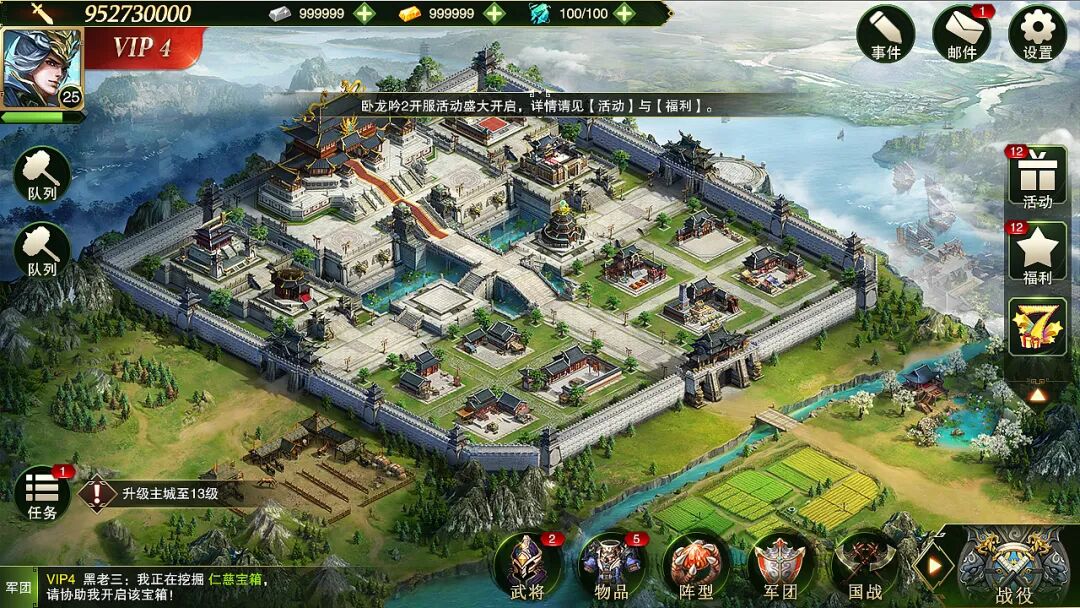Open the 事件 events menu
Viewport: 1080px width, 608px height.
tap(885, 33)
